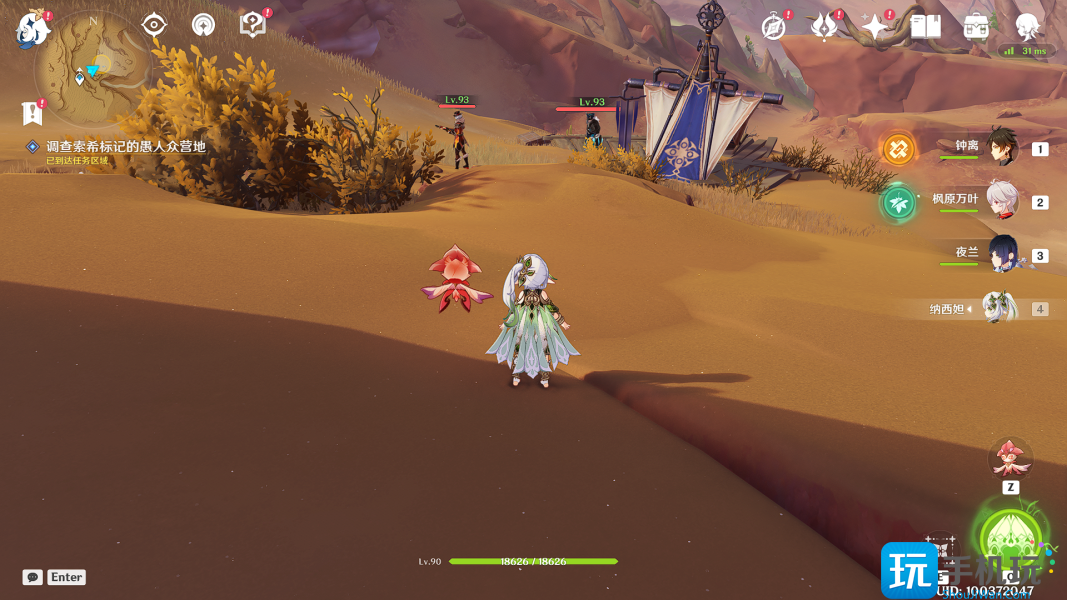Open the quest banner icon below Paimon

click(33, 112)
